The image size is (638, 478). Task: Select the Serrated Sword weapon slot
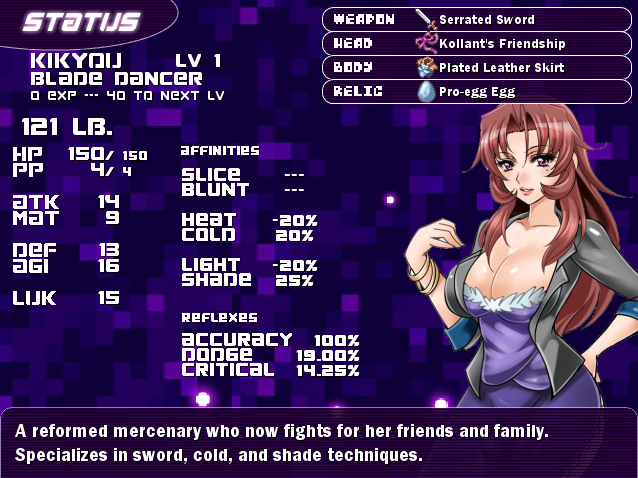pos(480,19)
